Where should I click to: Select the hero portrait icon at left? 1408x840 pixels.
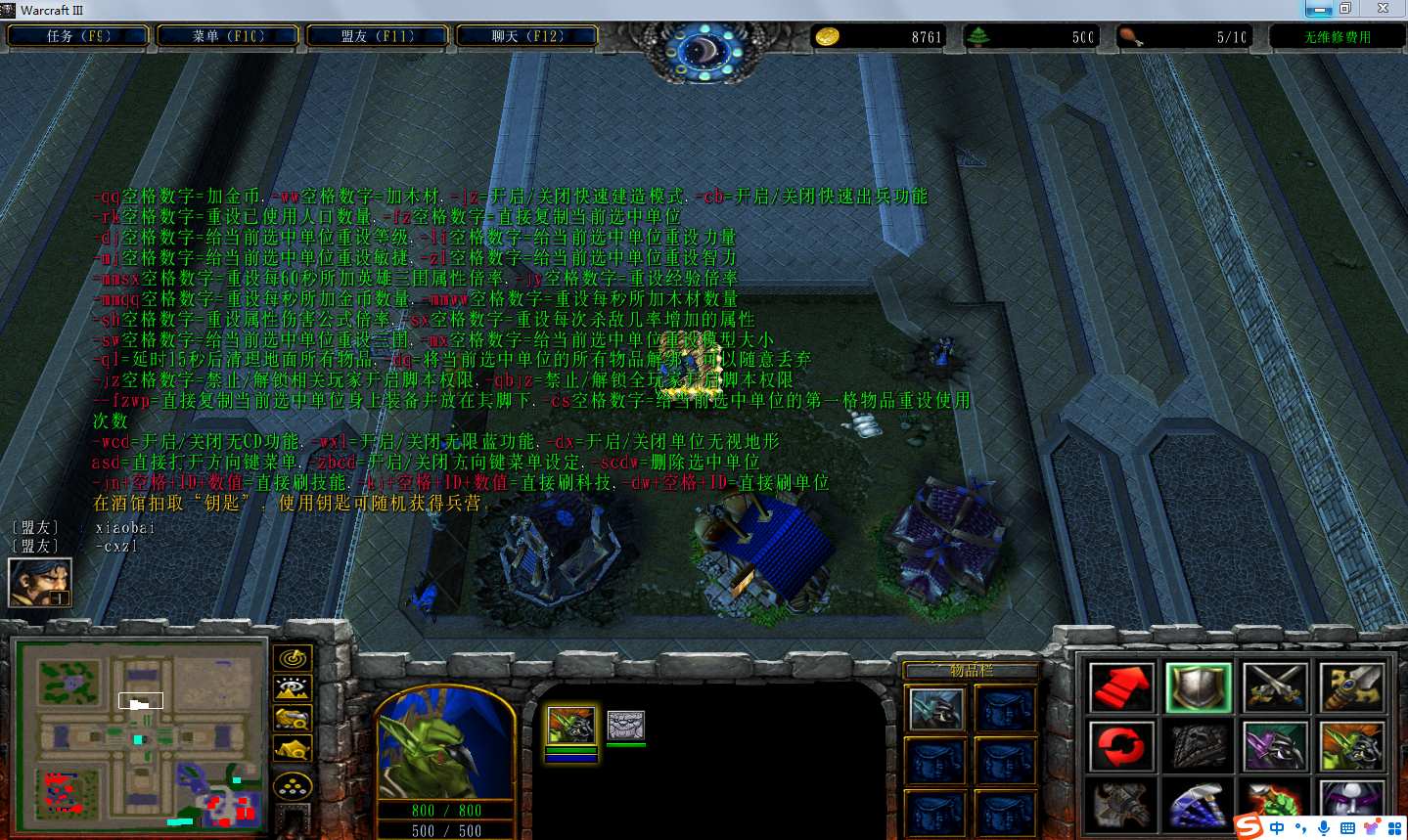click(40, 582)
